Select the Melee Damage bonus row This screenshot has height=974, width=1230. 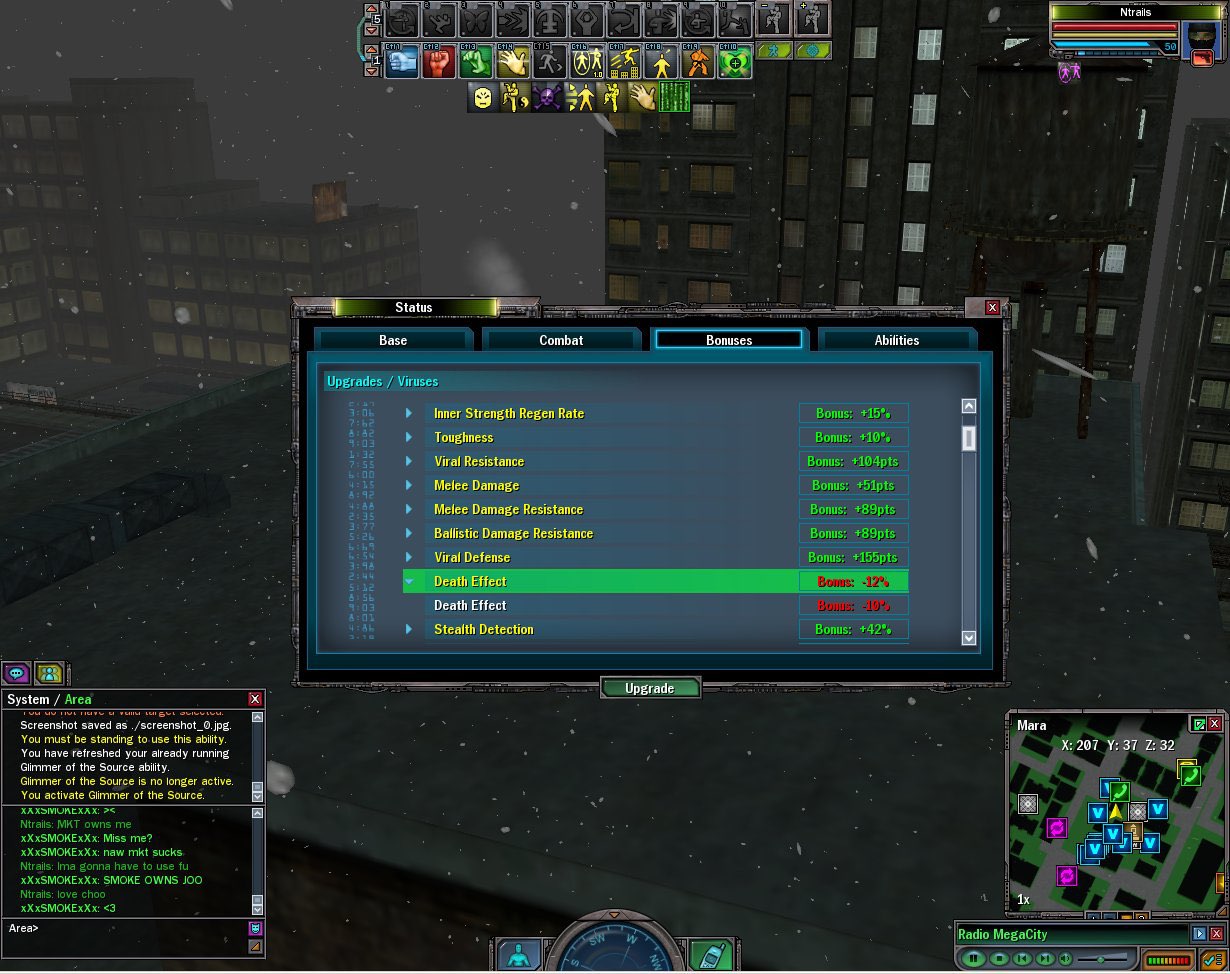coord(476,485)
